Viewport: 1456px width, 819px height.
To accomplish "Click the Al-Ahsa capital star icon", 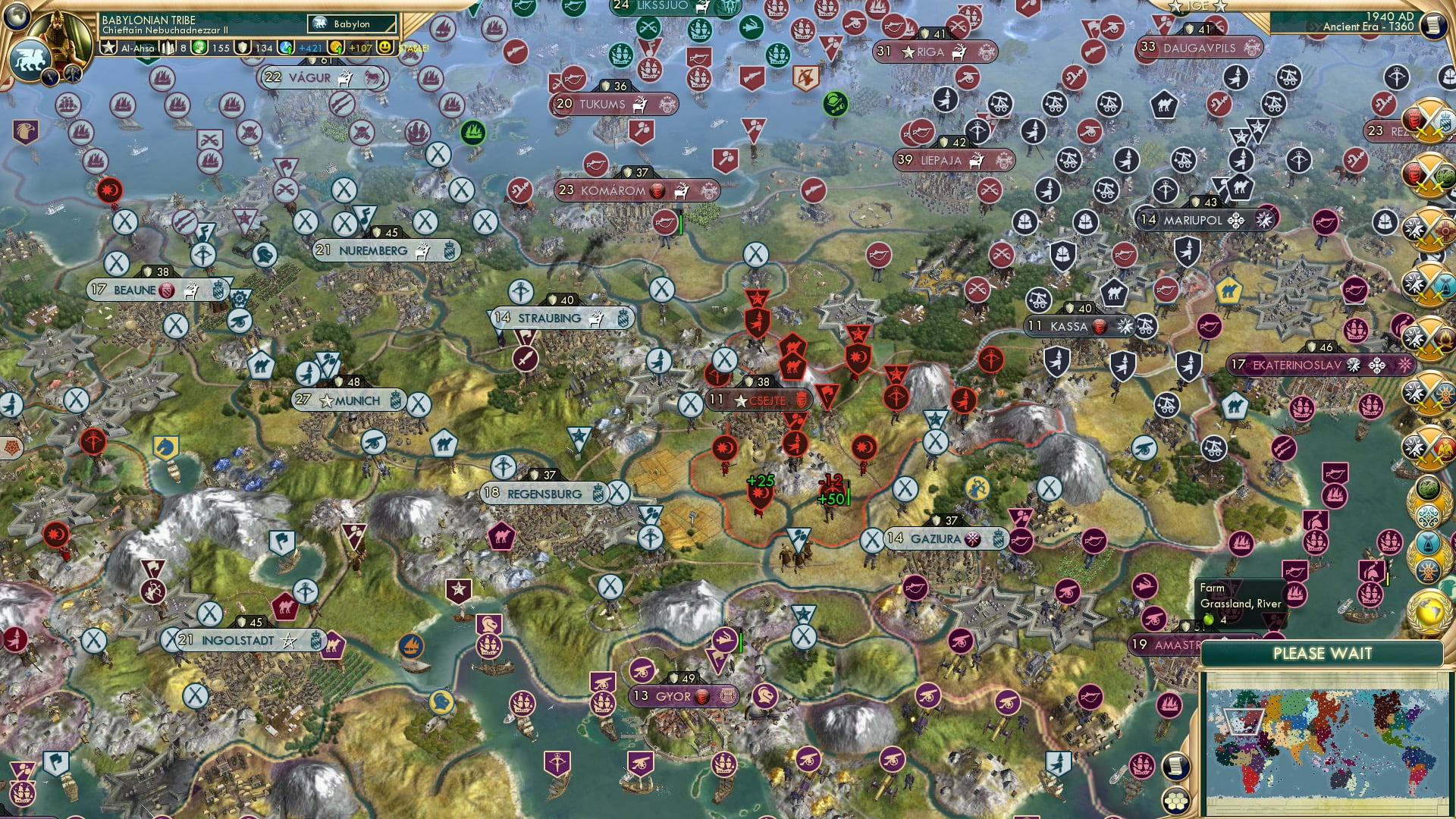I will pos(108,48).
